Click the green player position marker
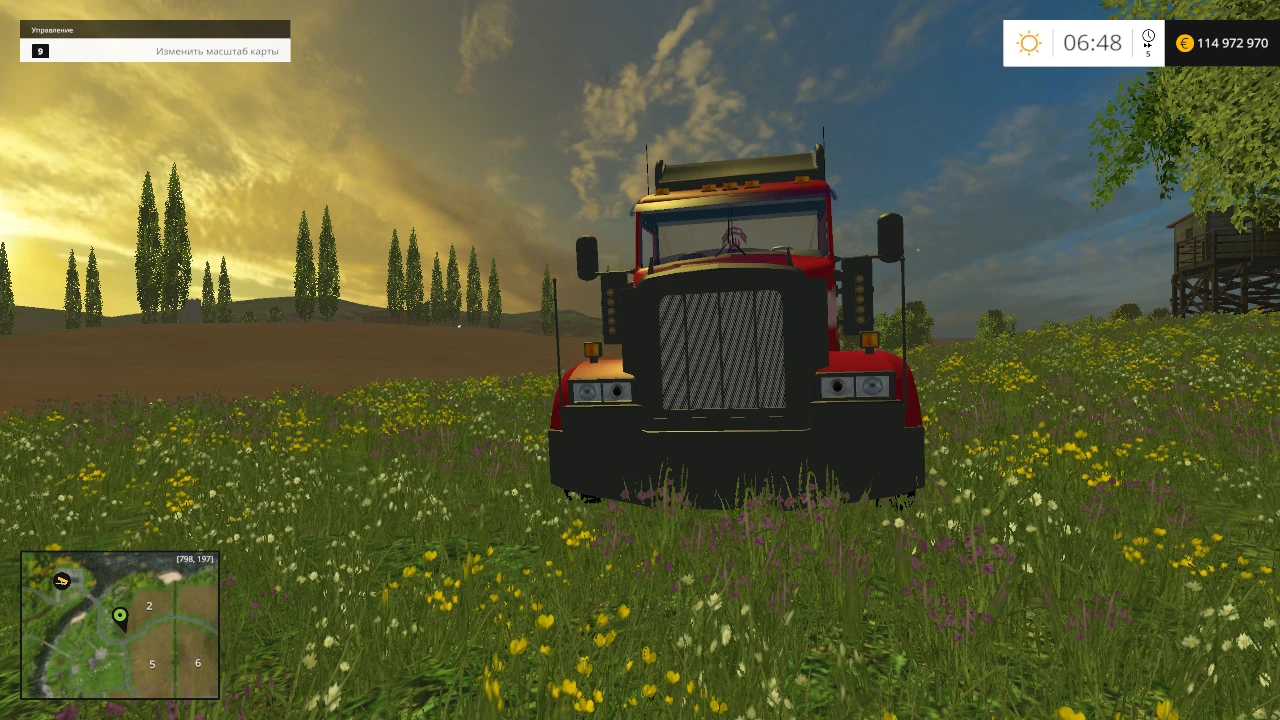Image resolution: width=1280 pixels, height=720 pixels. pos(120,616)
